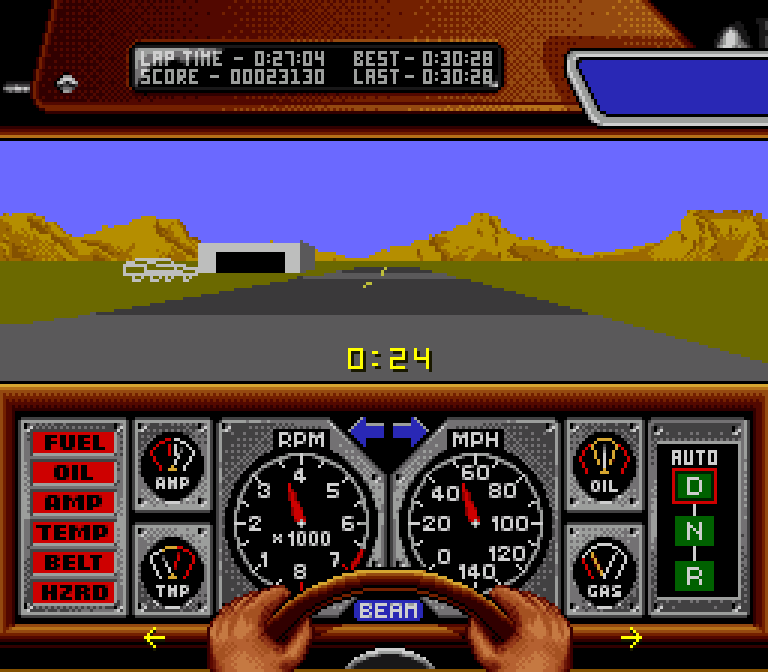
Task: Toggle the HZRD hazard light
Action: (73, 592)
